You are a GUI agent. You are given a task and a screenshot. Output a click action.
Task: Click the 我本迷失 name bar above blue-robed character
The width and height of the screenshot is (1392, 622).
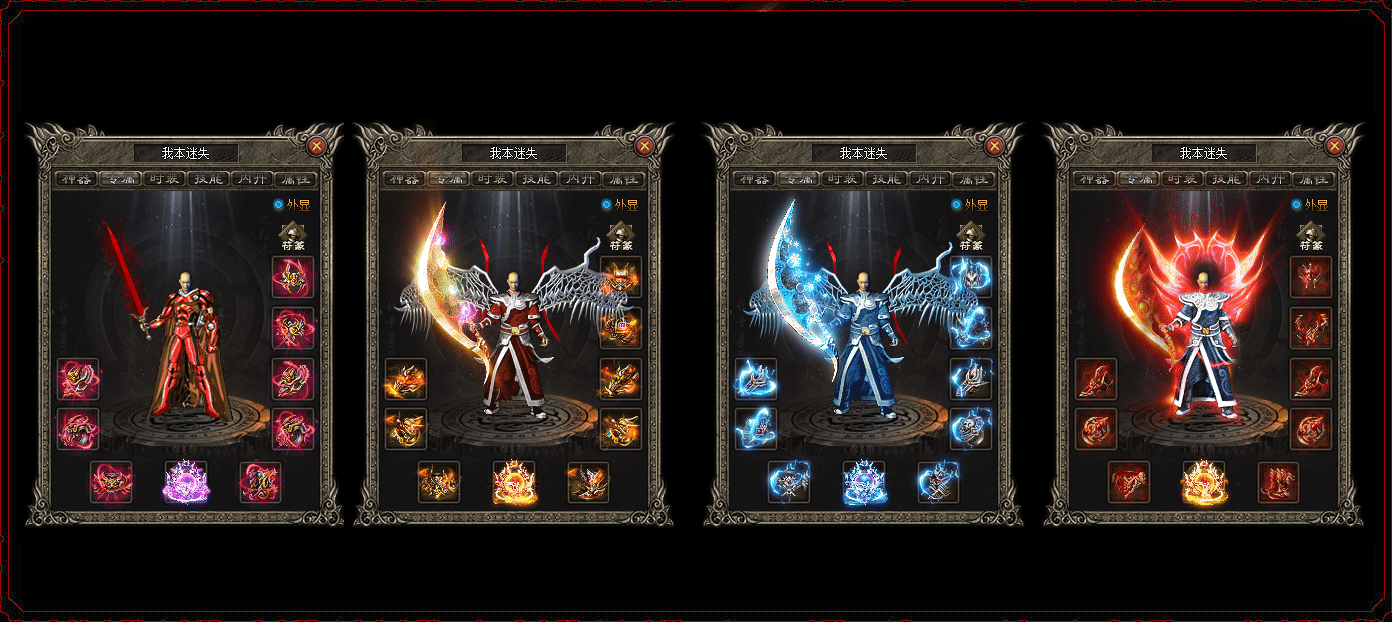pos(864,153)
